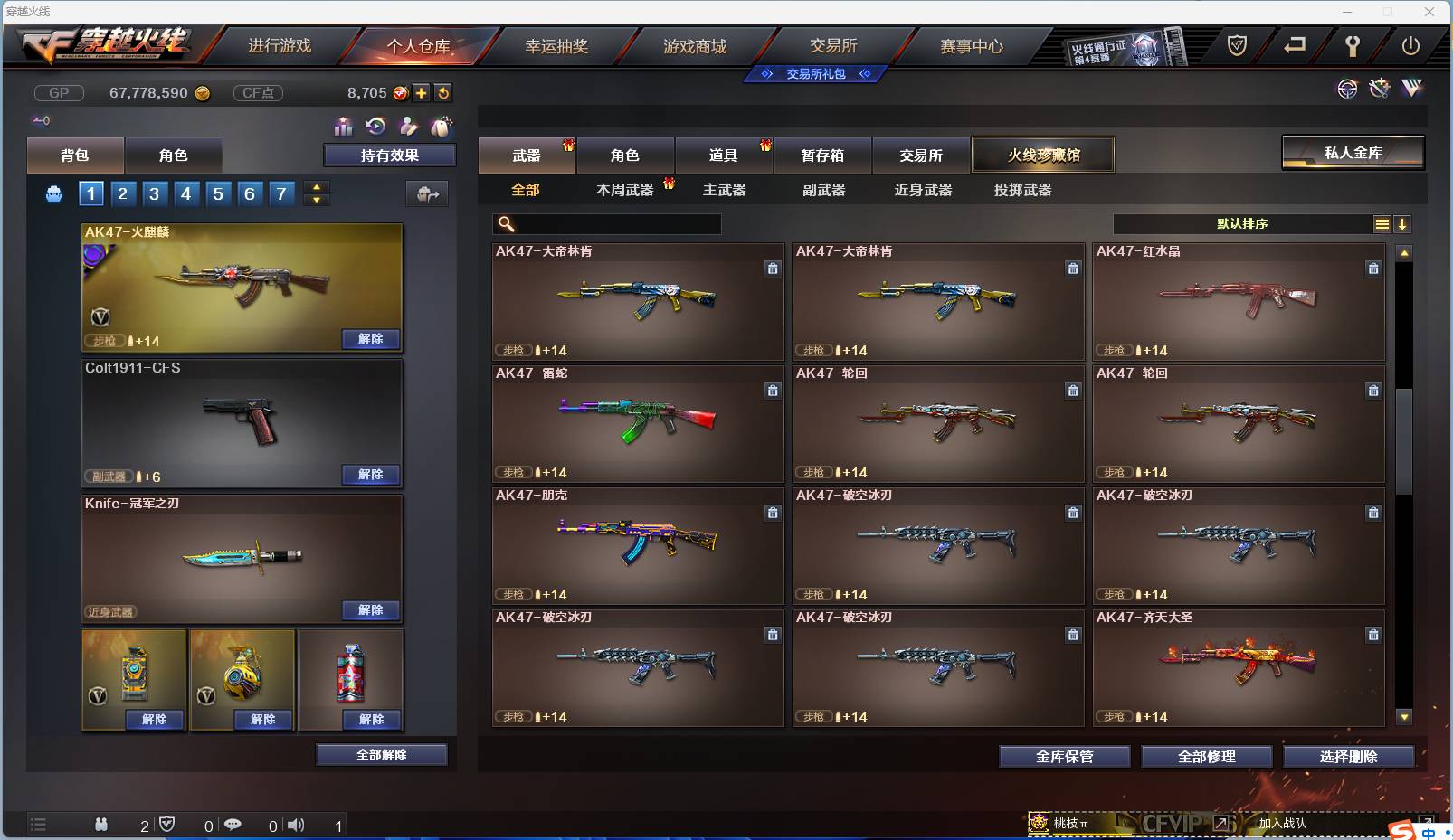Open the wrench settings icon in the title bar
This screenshot has width=1453, height=840.
(1354, 46)
